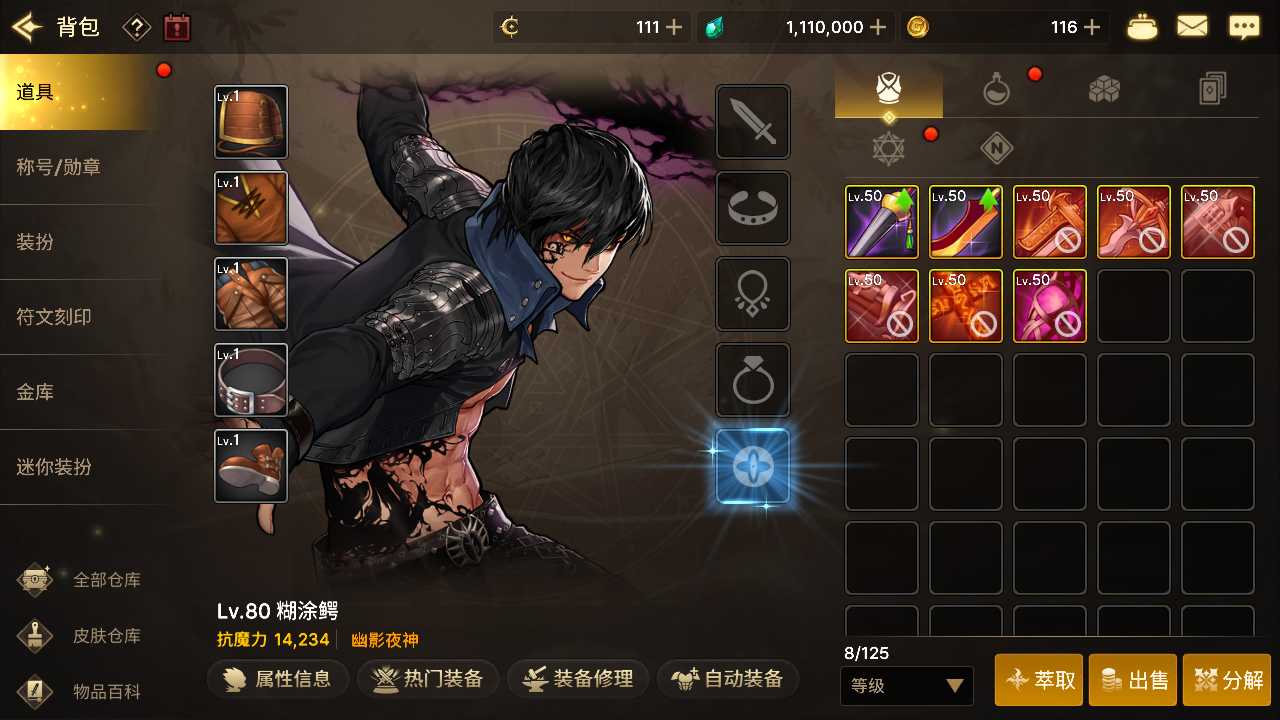This screenshot has height=720, width=1280.
Task: Open the necklace equipment slot
Action: [752, 293]
